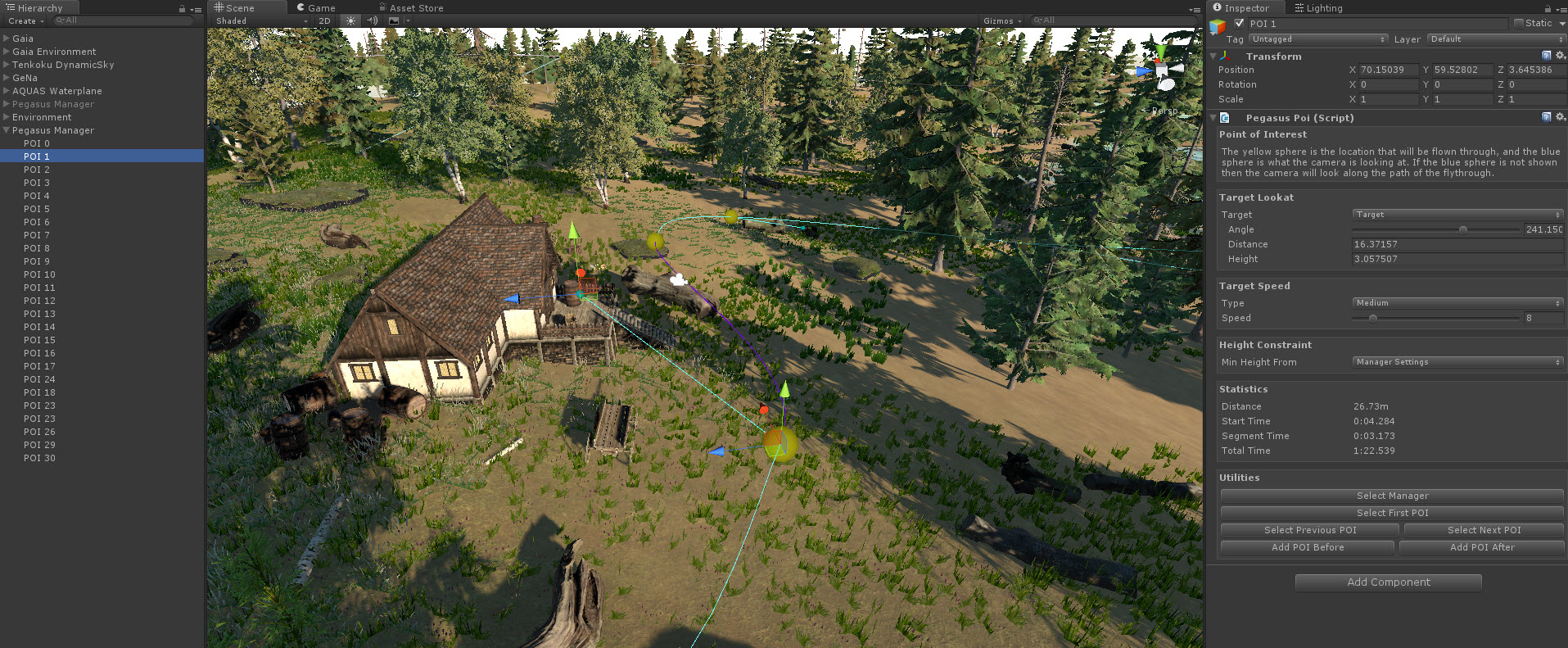
Task: Click the Transform gear settings icon
Action: [x=1558, y=56]
